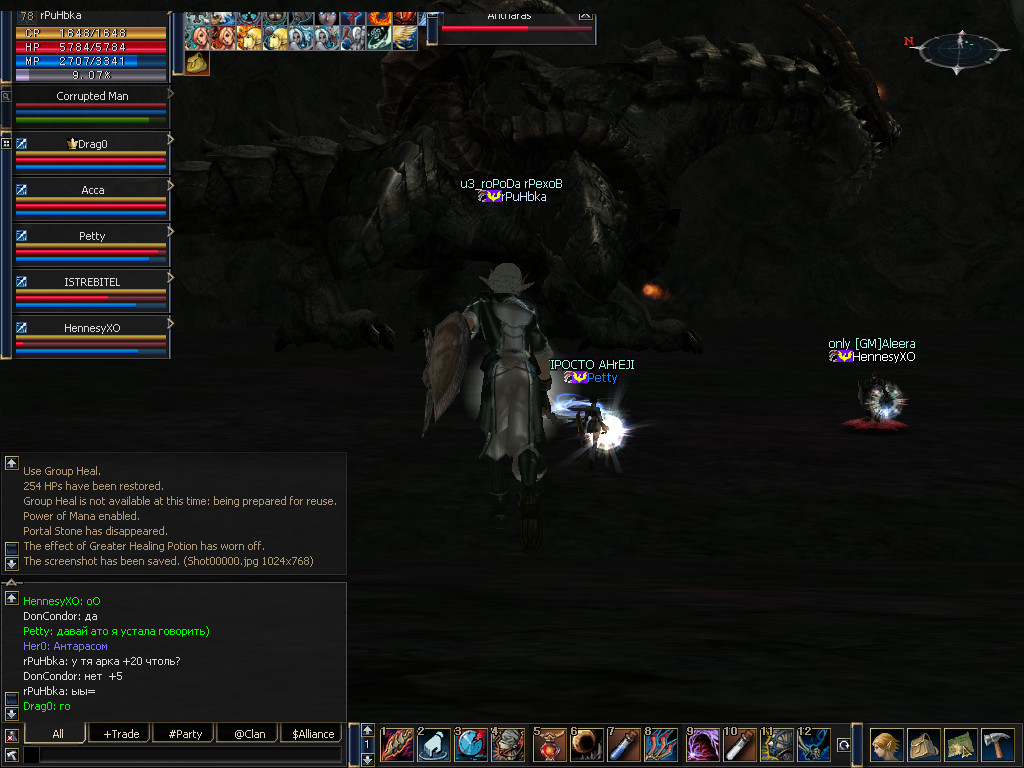Switch to the +Trade chat tab
This screenshot has width=1024, height=768.
(121, 734)
